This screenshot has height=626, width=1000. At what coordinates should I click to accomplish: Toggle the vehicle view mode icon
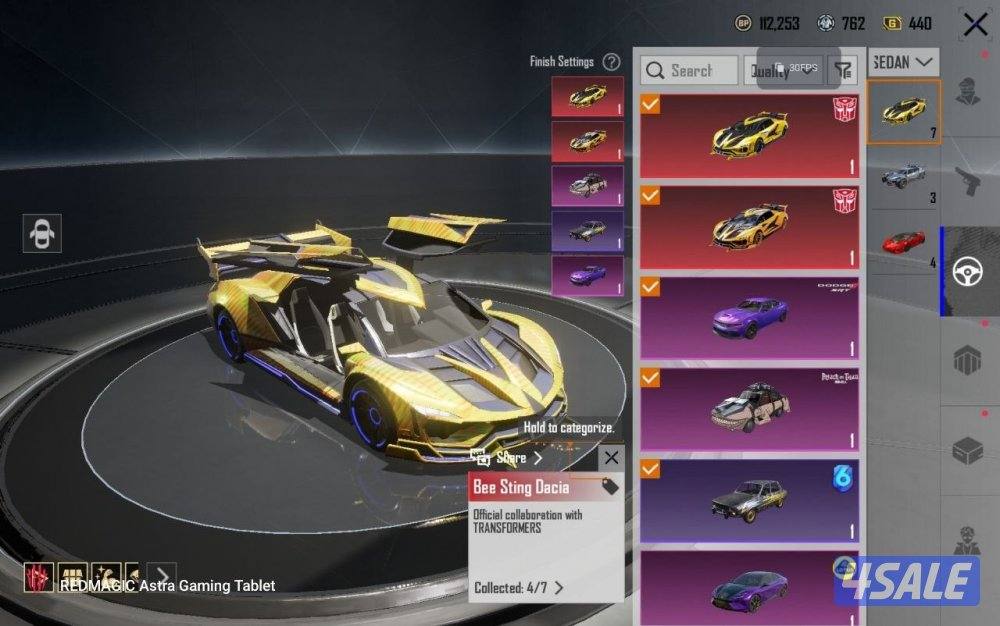coord(42,233)
